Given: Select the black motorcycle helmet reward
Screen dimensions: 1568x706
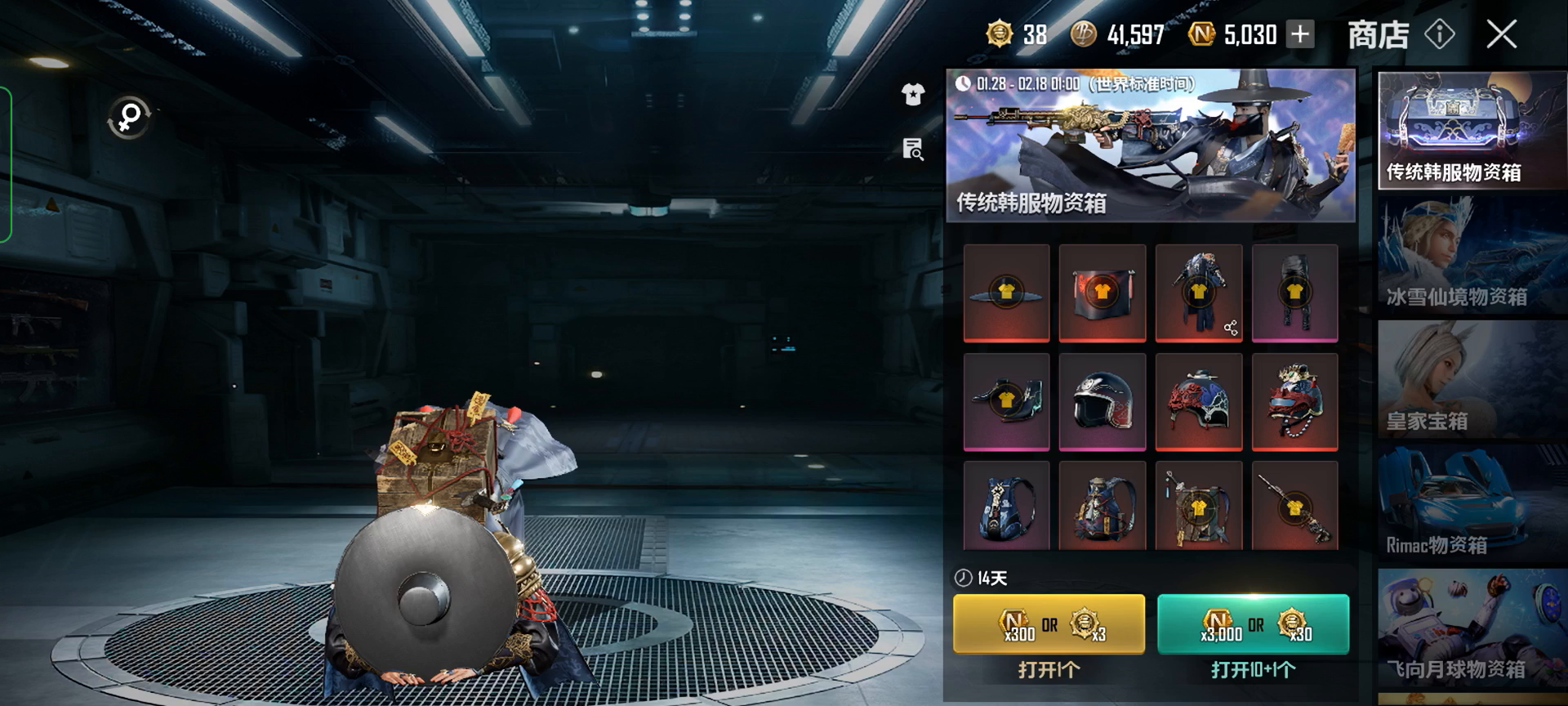Looking at the screenshot, I should (1102, 400).
